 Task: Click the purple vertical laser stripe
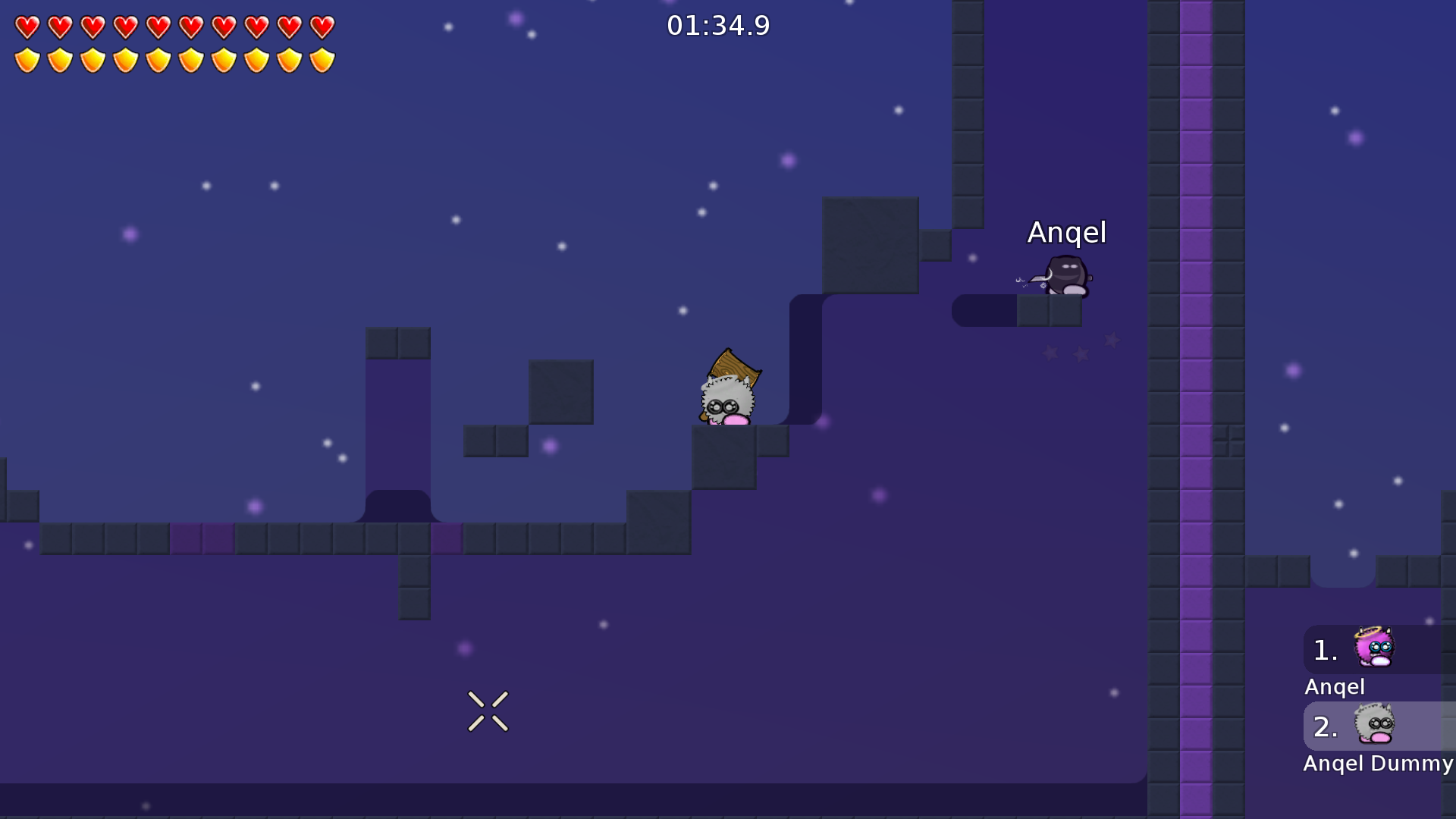coord(1197,409)
